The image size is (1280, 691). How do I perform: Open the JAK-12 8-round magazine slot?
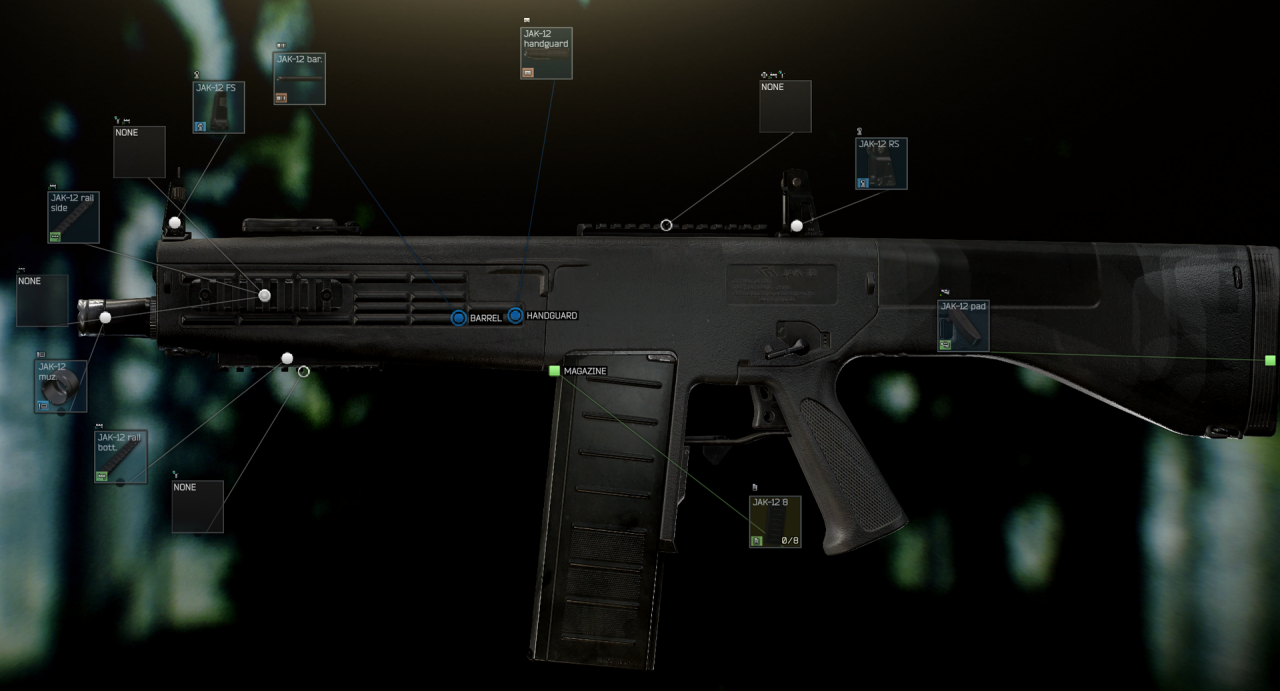(775, 521)
